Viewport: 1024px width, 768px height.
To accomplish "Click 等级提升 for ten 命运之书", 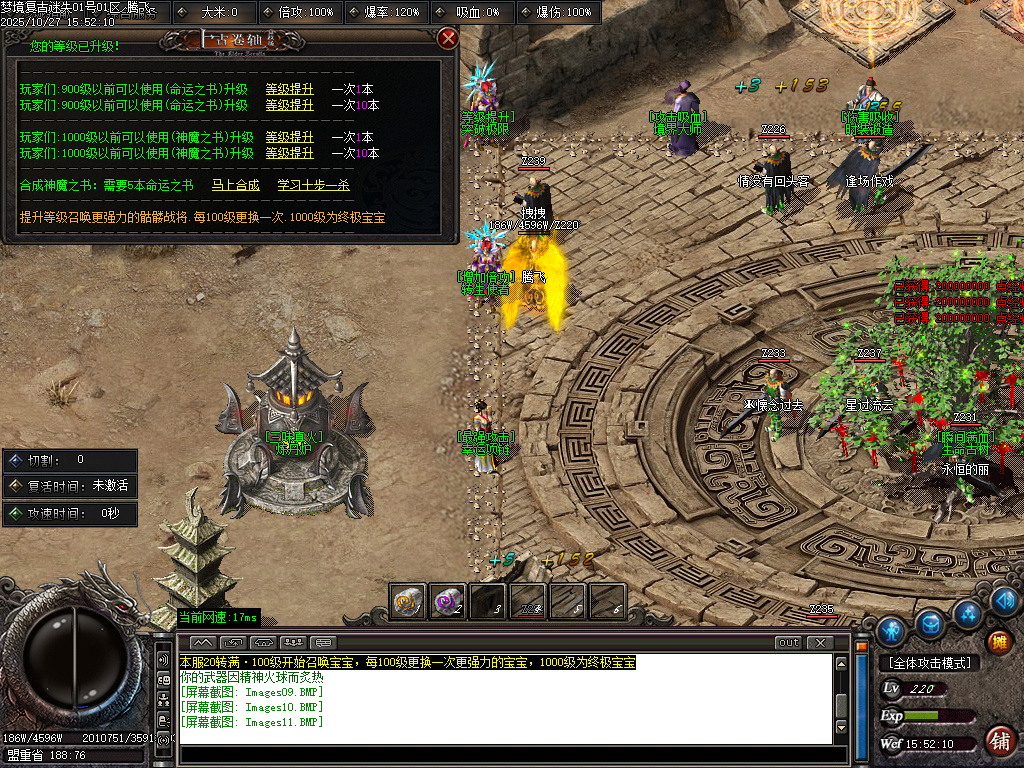I will tap(289, 105).
